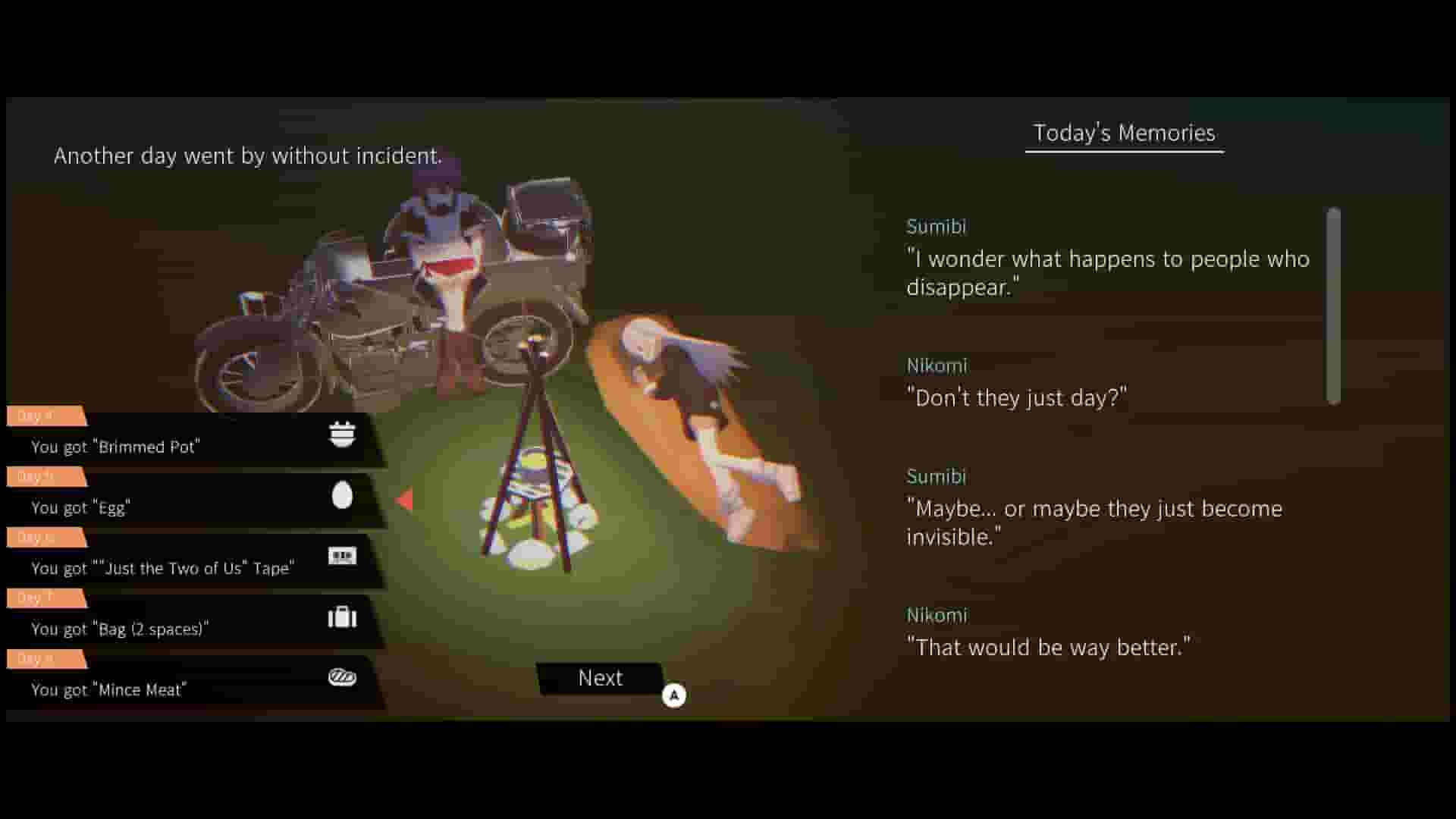Screen dimensions: 1456x819
Task: Toggle the Day tag on Mince Meat entry
Action: pyautogui.click(x=45, y=658)
